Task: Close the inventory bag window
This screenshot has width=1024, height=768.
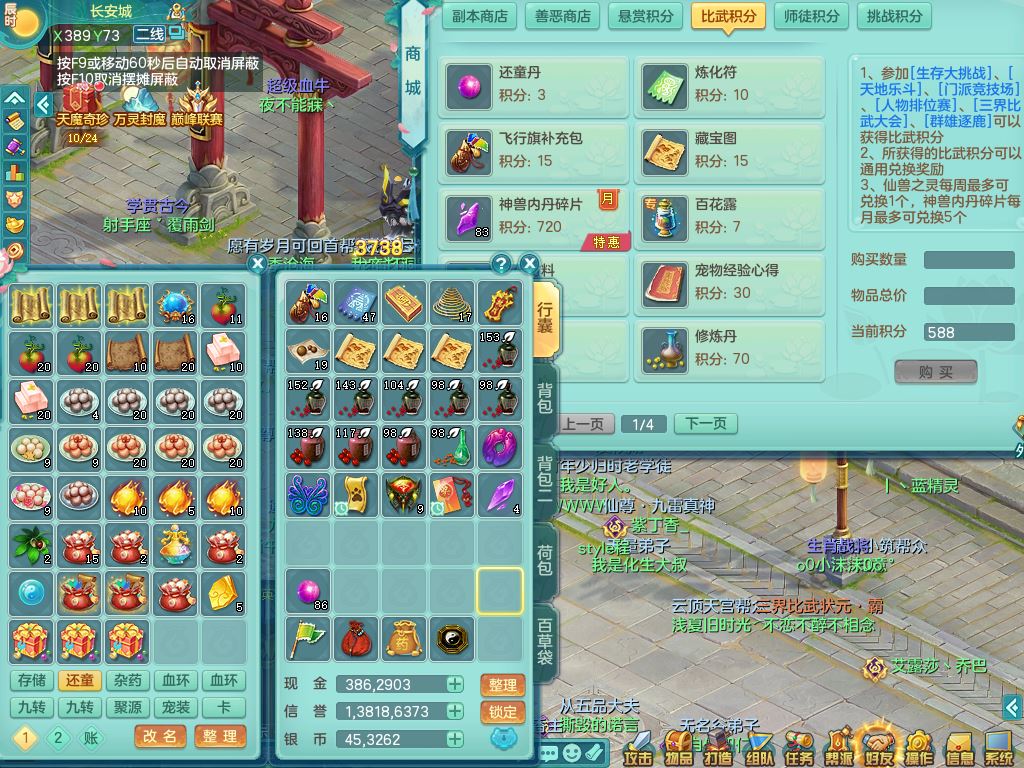Action: click(530, 264)
